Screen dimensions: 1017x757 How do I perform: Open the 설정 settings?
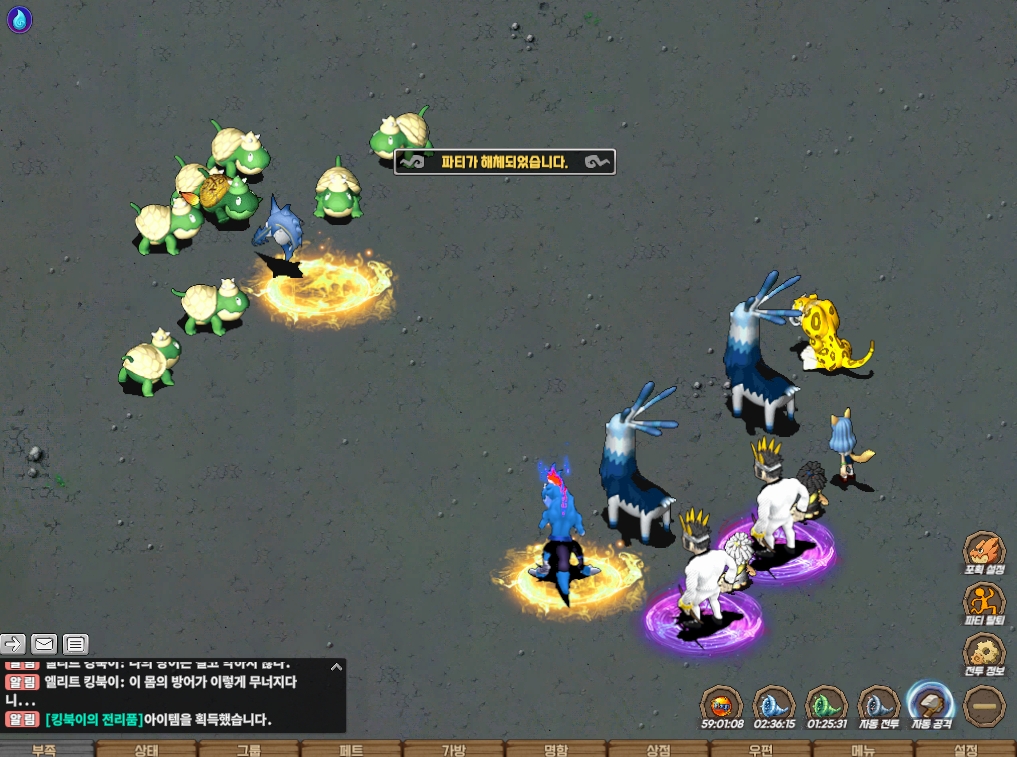966,749
